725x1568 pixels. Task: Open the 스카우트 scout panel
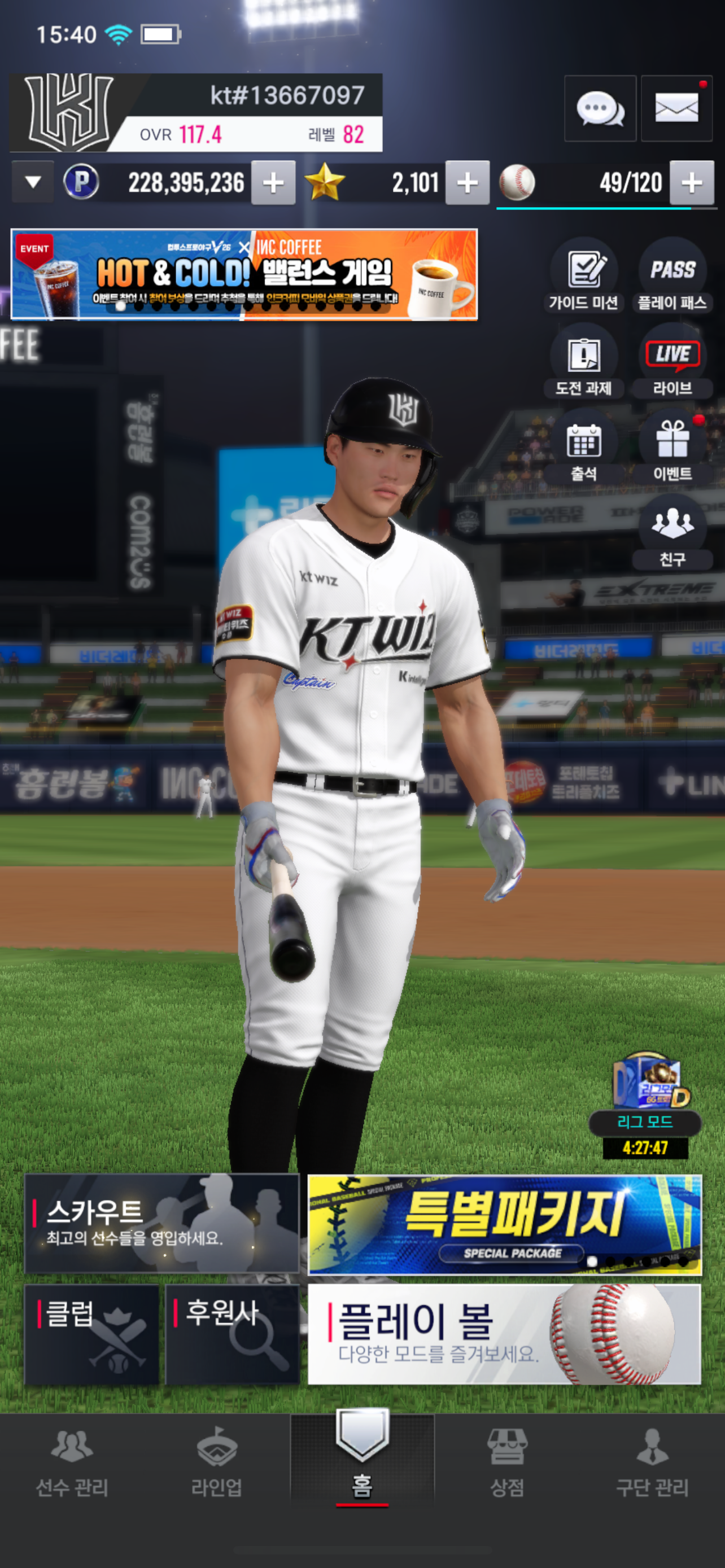(x=161, y=1224)
